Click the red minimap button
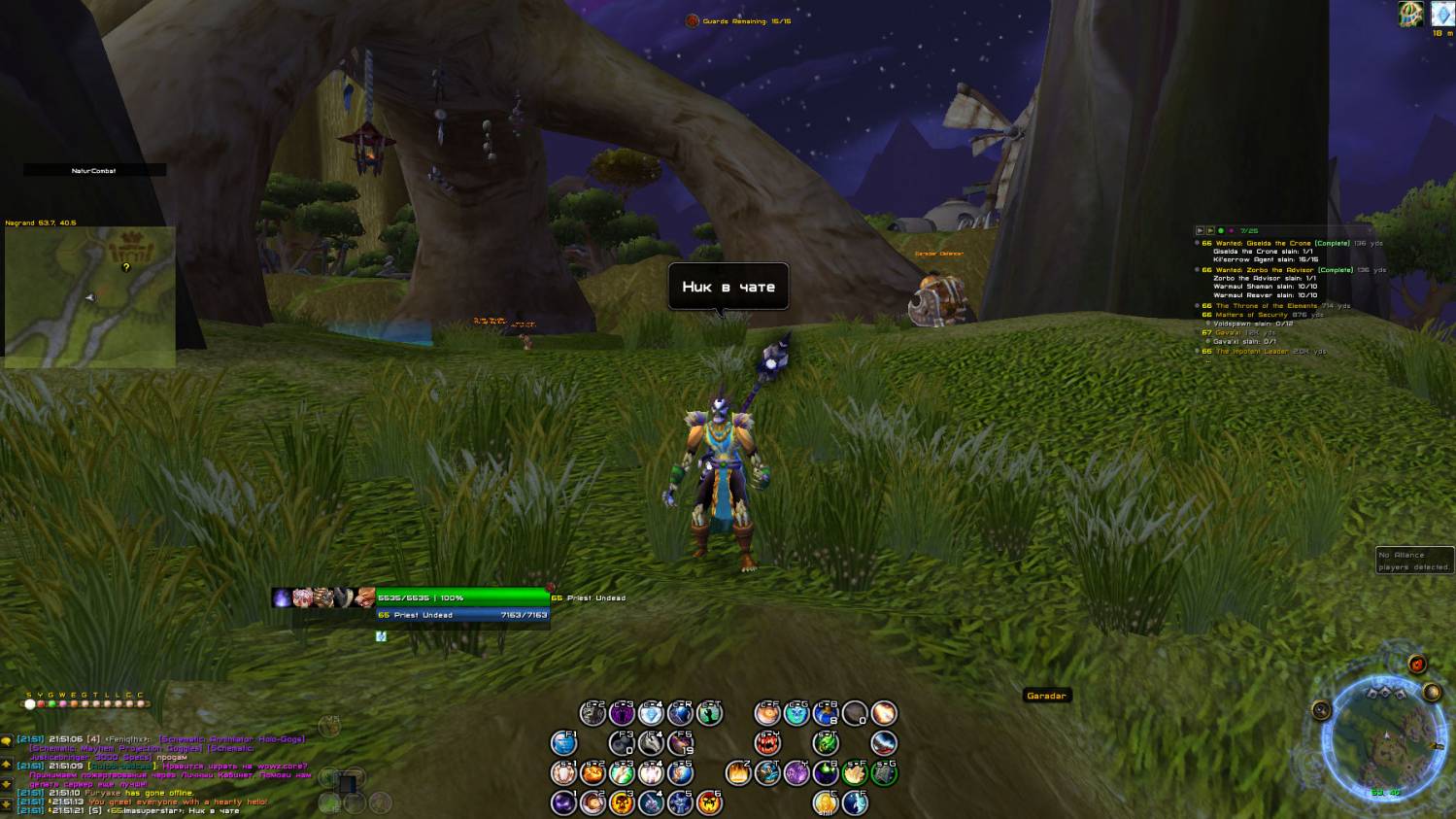1456x819 pixels. tap(1417, 665)
